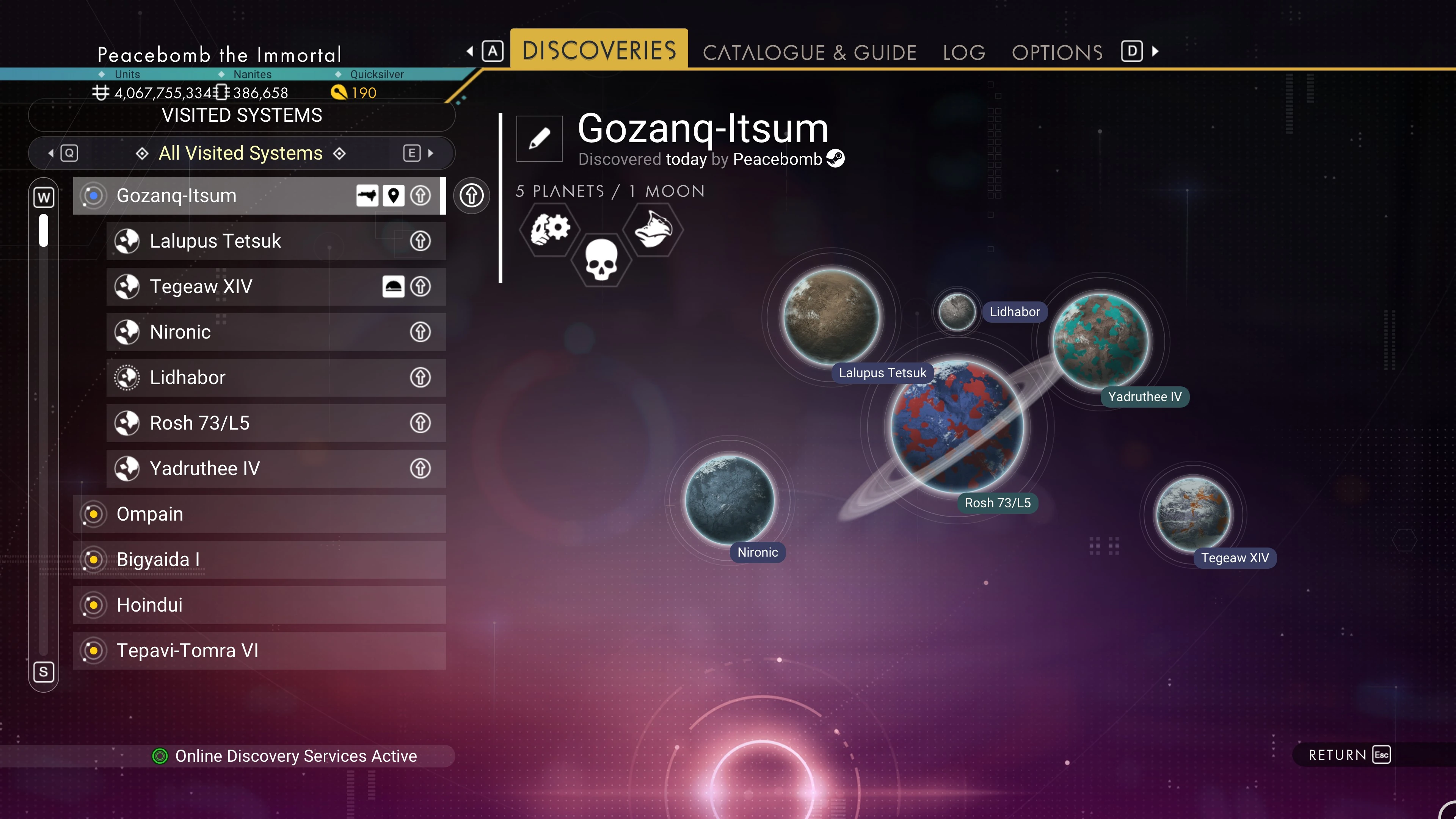1456x819 pixels.
Task: Select the teal Yadruthee IV planet globe
Action: tap(1100, 341)
